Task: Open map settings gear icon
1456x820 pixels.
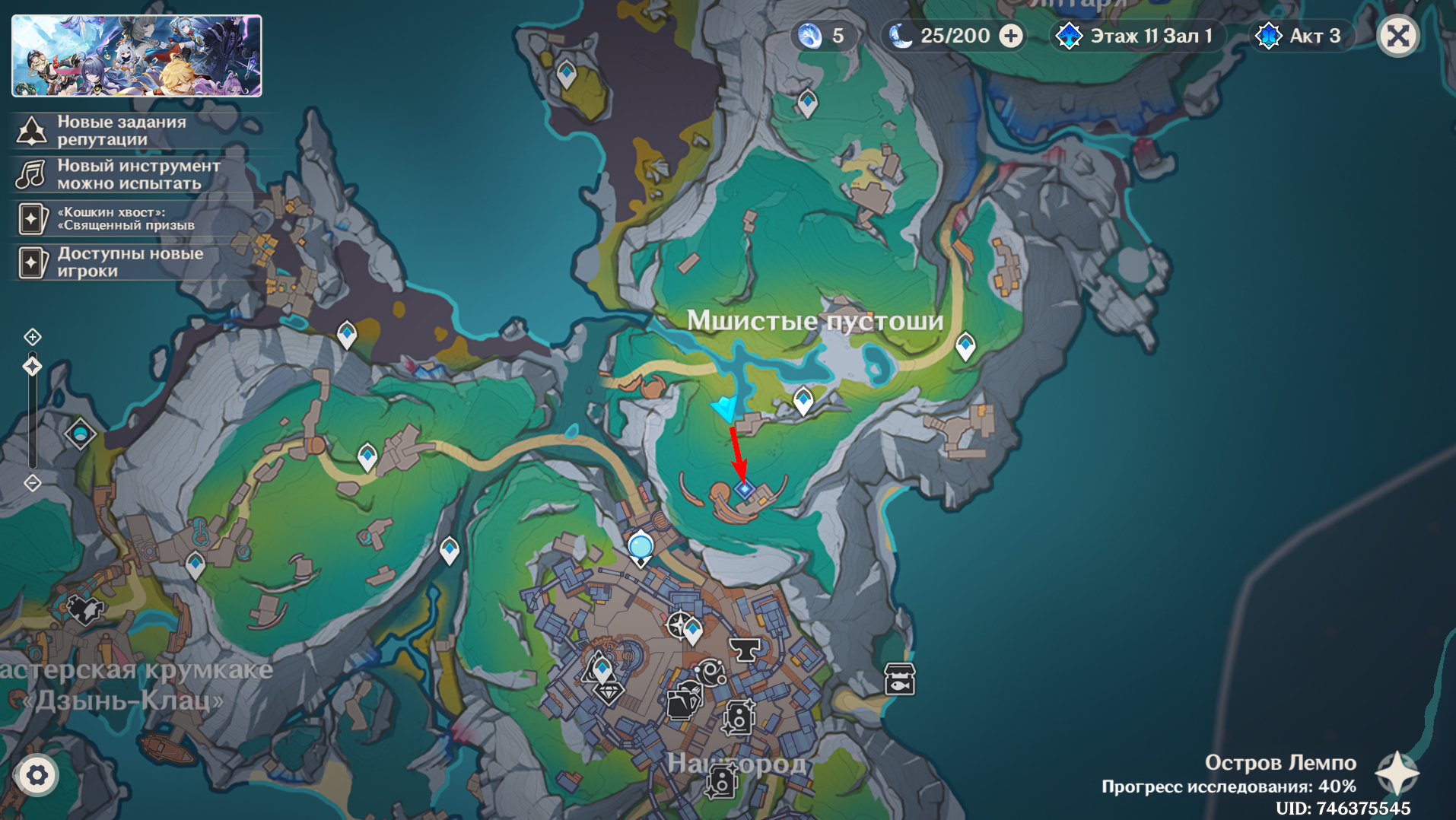Action: click(37, 775)
